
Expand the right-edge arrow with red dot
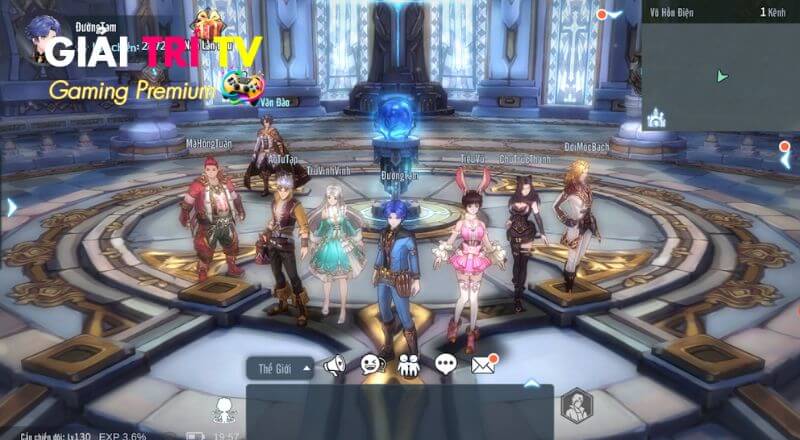click(x=786, y=150)
